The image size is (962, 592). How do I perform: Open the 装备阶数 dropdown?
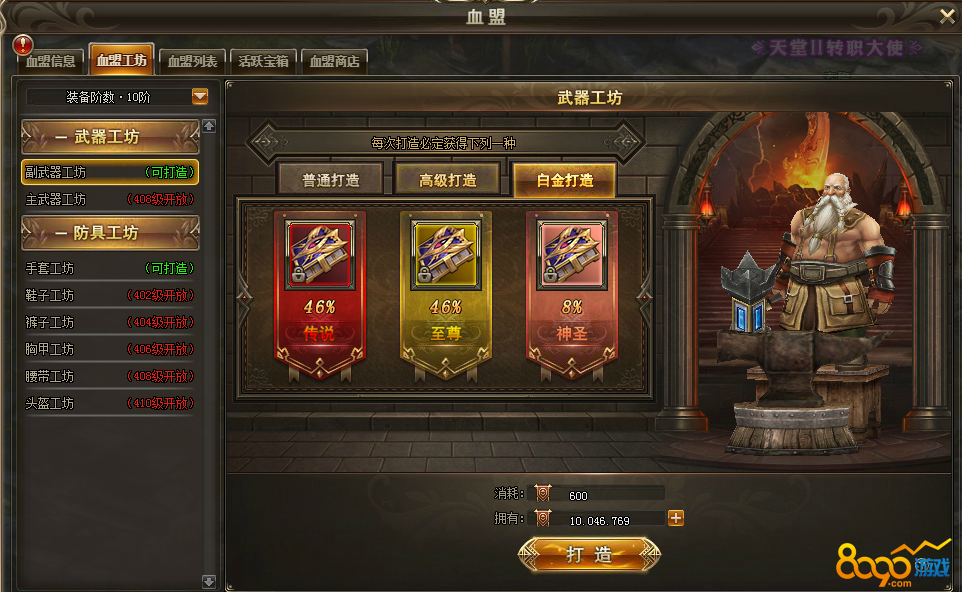tap(200, 97)
